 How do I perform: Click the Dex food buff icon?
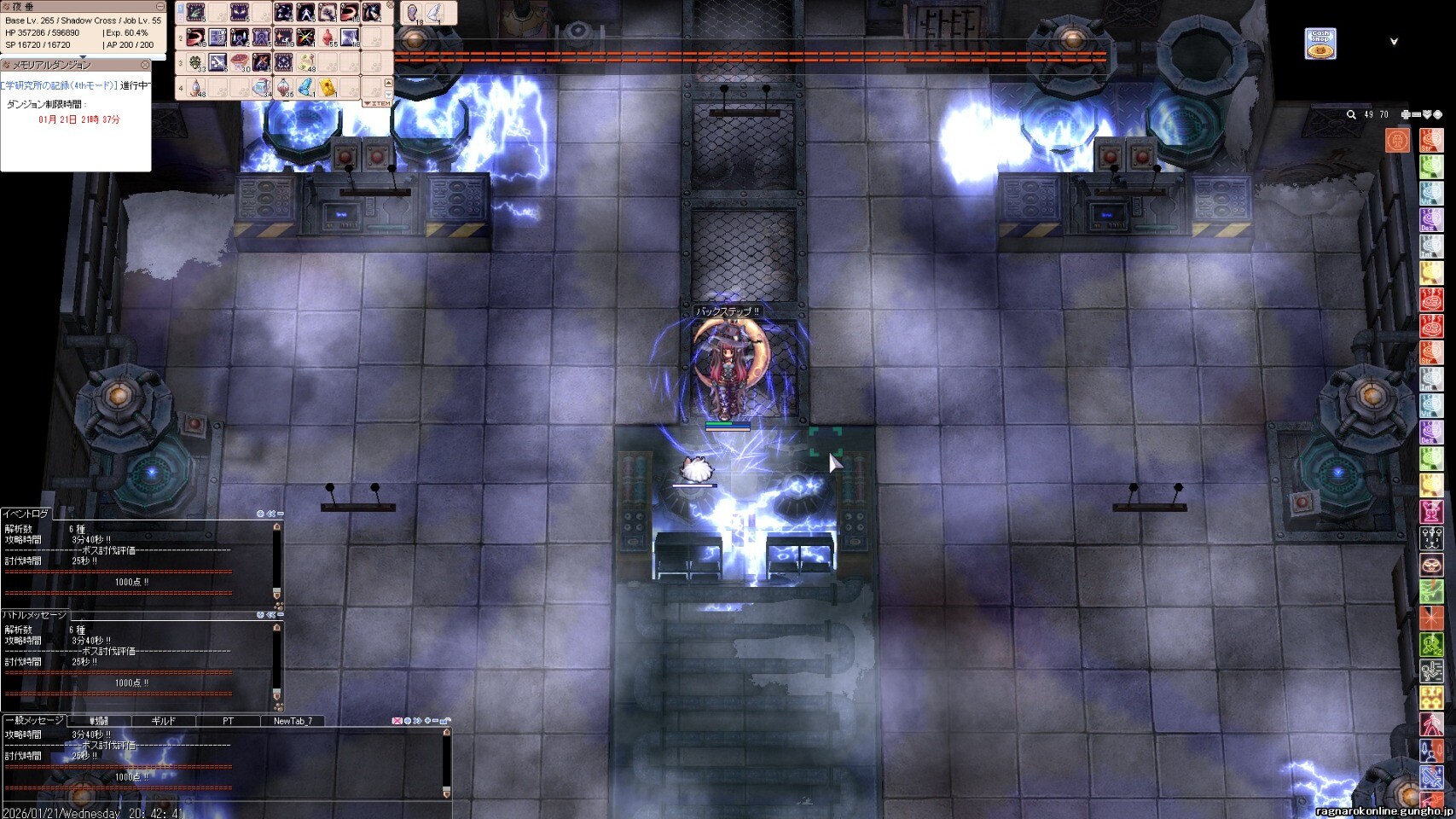[x=1430, y=220]
